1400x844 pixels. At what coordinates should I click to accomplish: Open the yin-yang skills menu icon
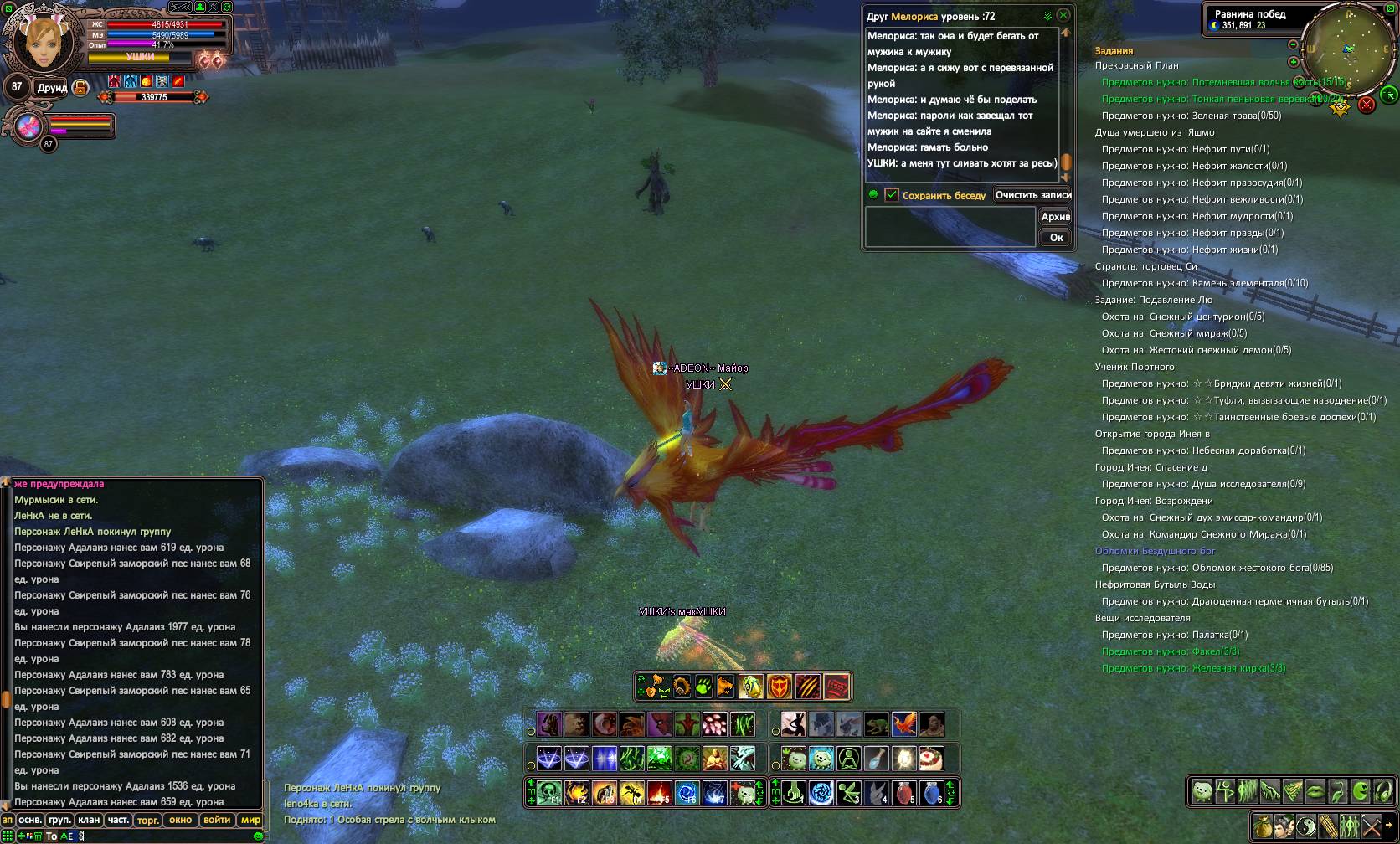pyautogui.click(x=1305, y=825)
